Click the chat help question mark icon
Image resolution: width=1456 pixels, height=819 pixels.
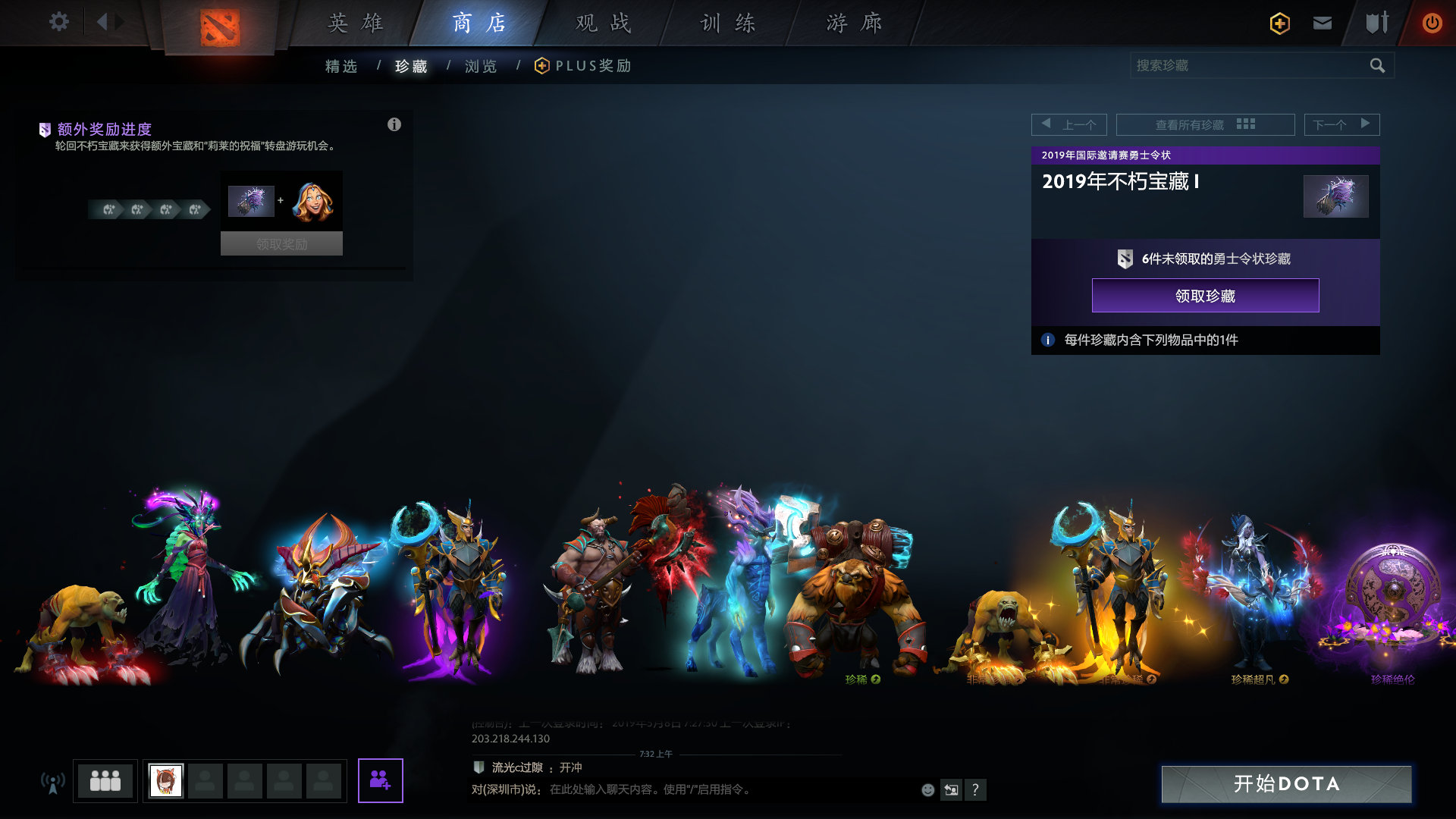click(975, 789)
